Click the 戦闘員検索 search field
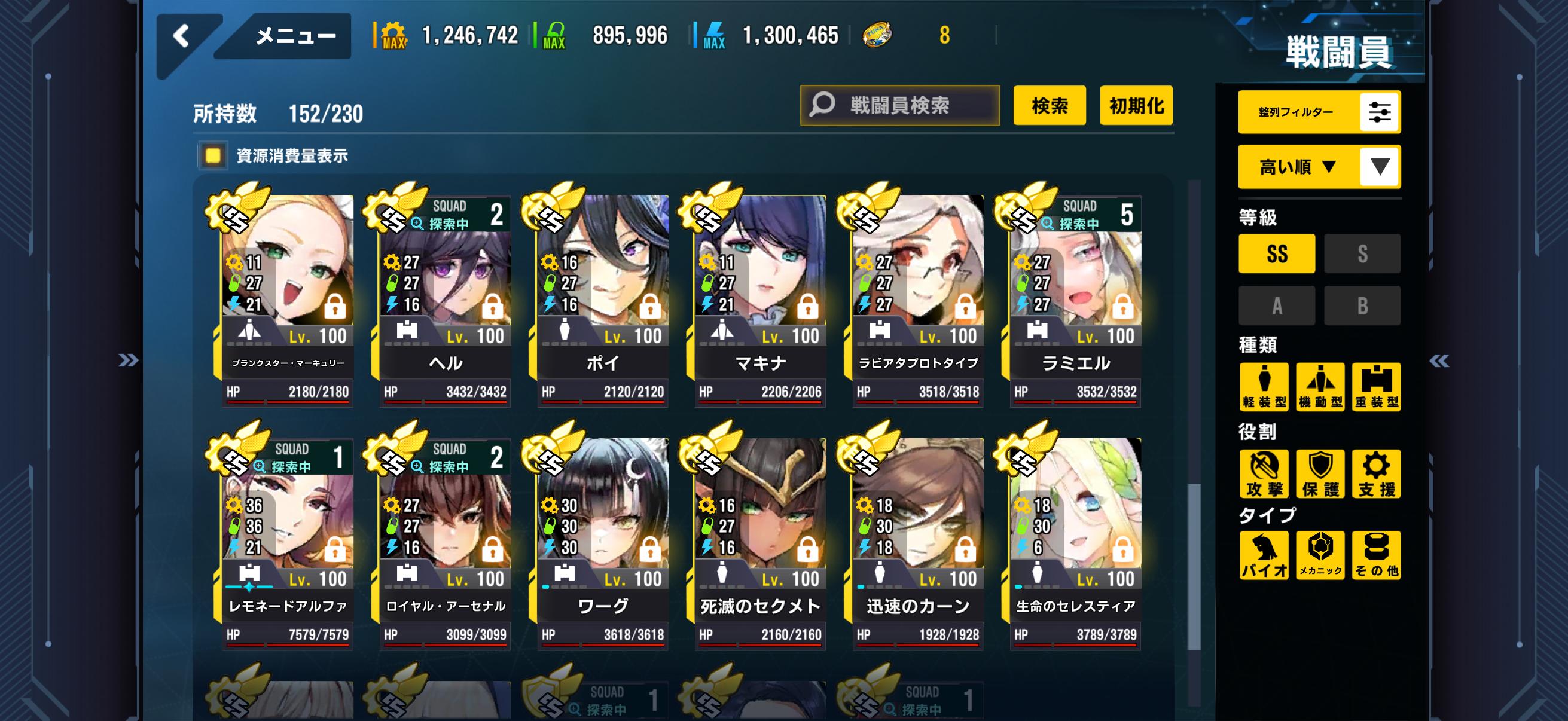 click(x=899, y=105)
